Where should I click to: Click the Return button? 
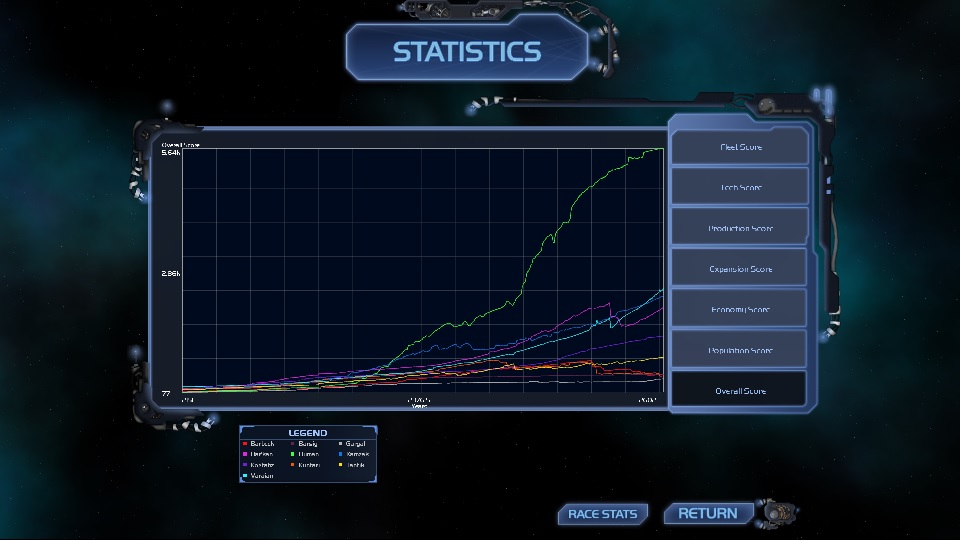pyautogui.click(x=707, y=513)
